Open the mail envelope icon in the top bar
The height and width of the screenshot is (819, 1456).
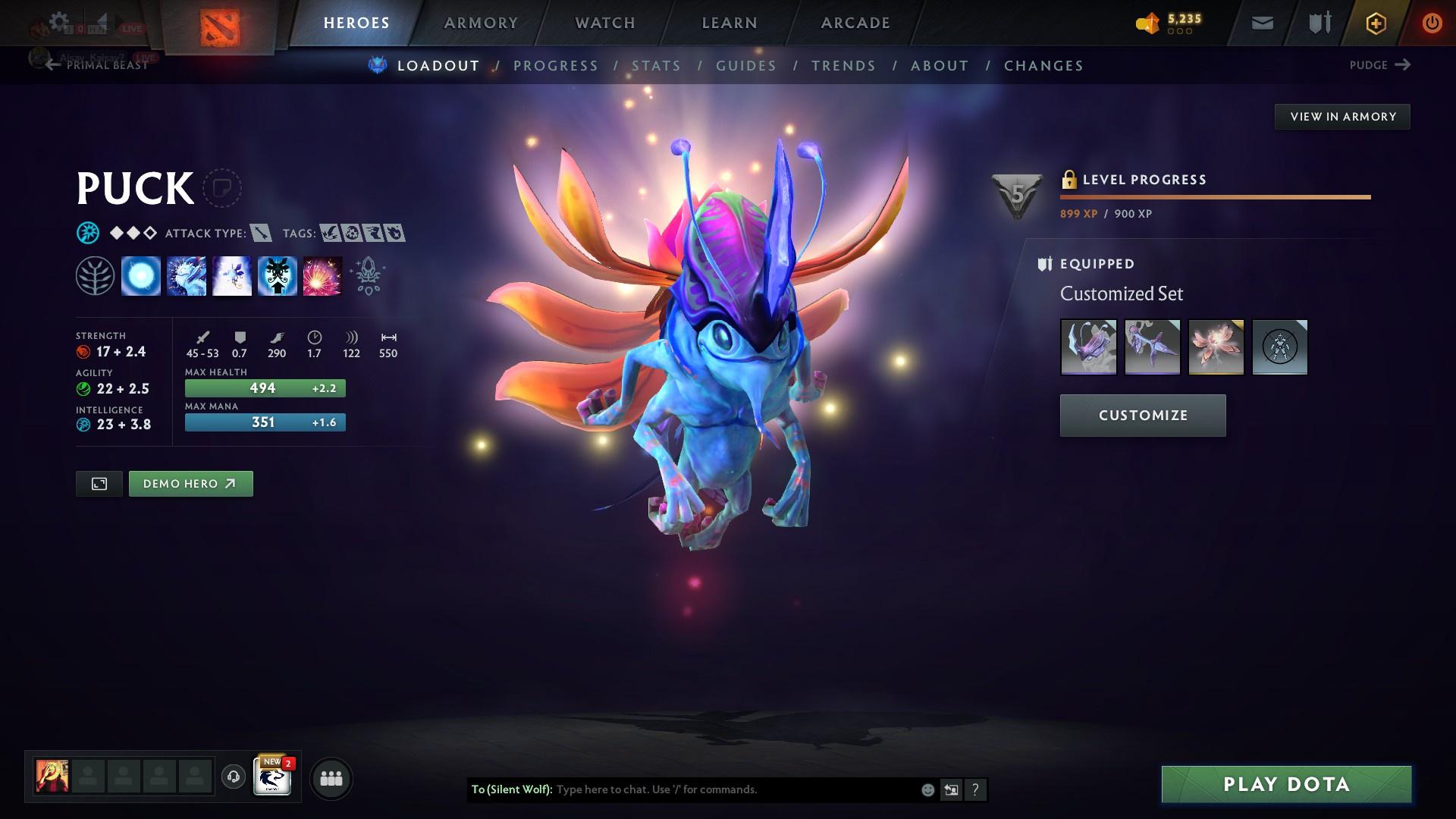1261,22
